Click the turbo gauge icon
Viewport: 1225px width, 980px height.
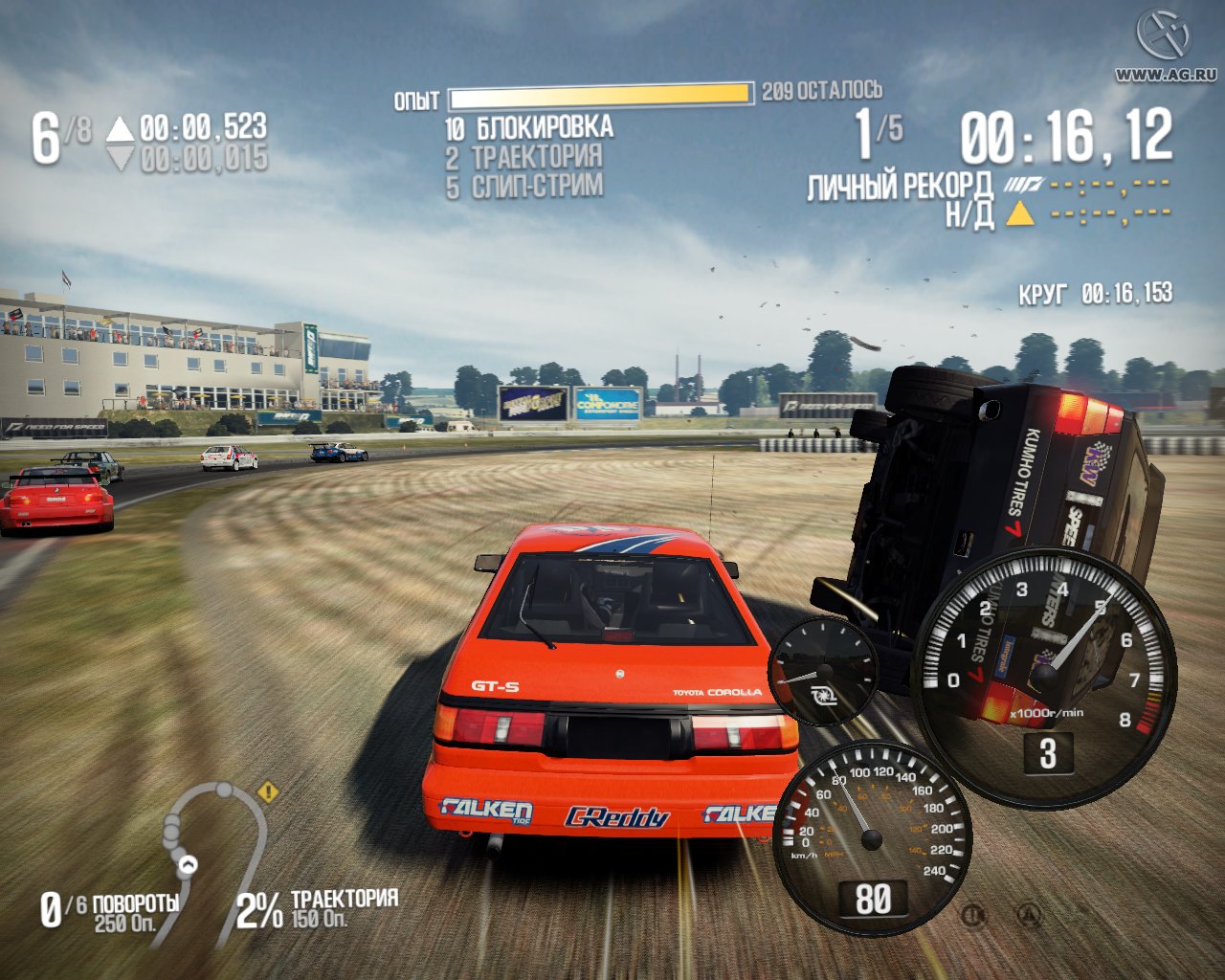click(823, 670)
